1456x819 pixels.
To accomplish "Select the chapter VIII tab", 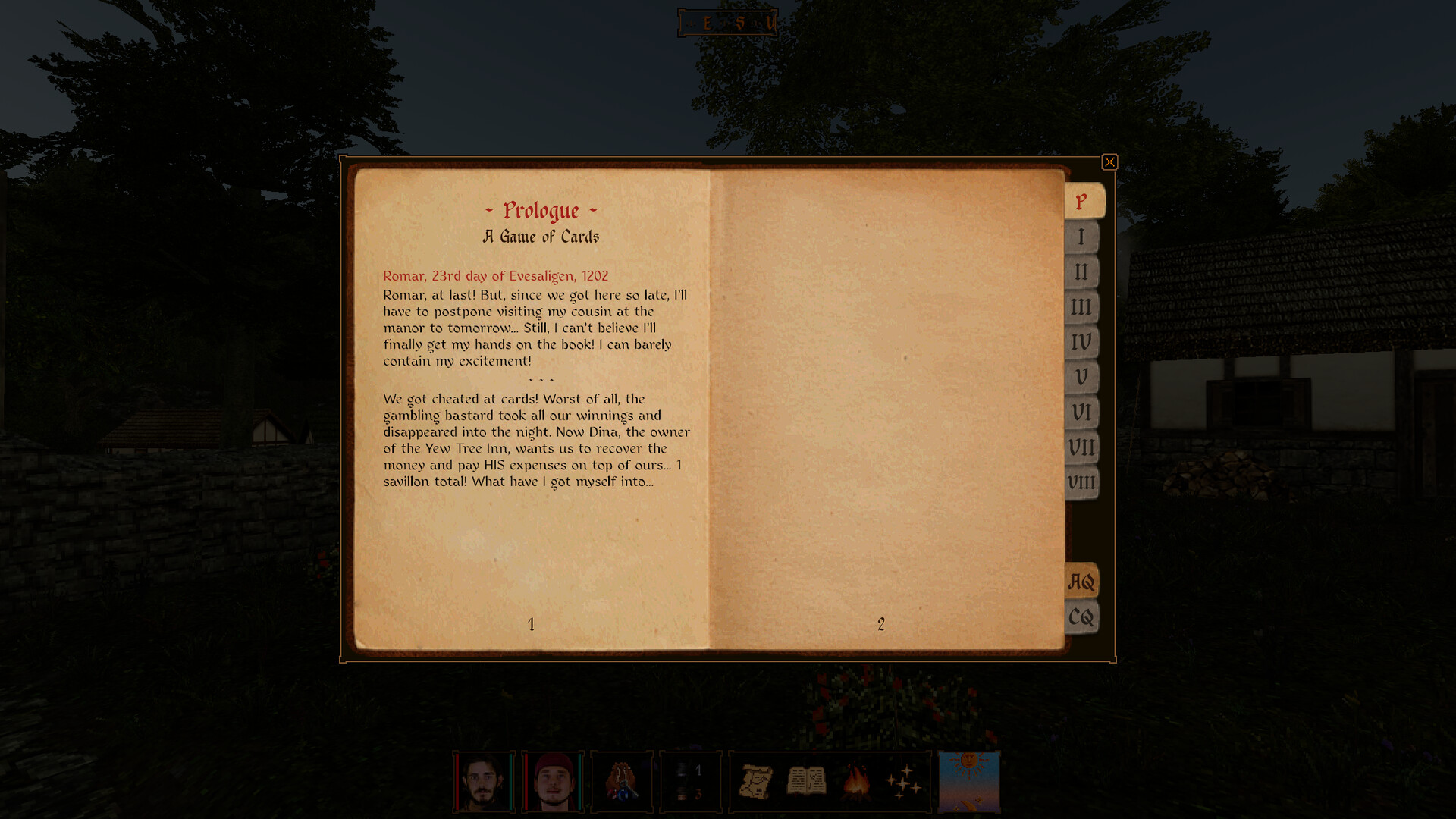I will [x=1080, y=482].
